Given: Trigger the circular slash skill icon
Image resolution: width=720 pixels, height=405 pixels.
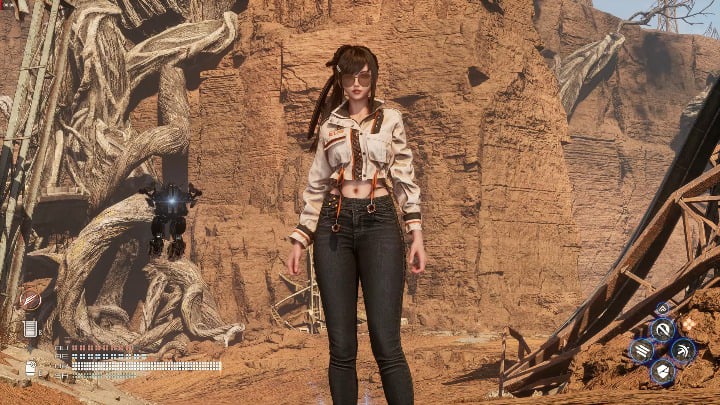Looking at the screenshot, I should tap(662, 328).
